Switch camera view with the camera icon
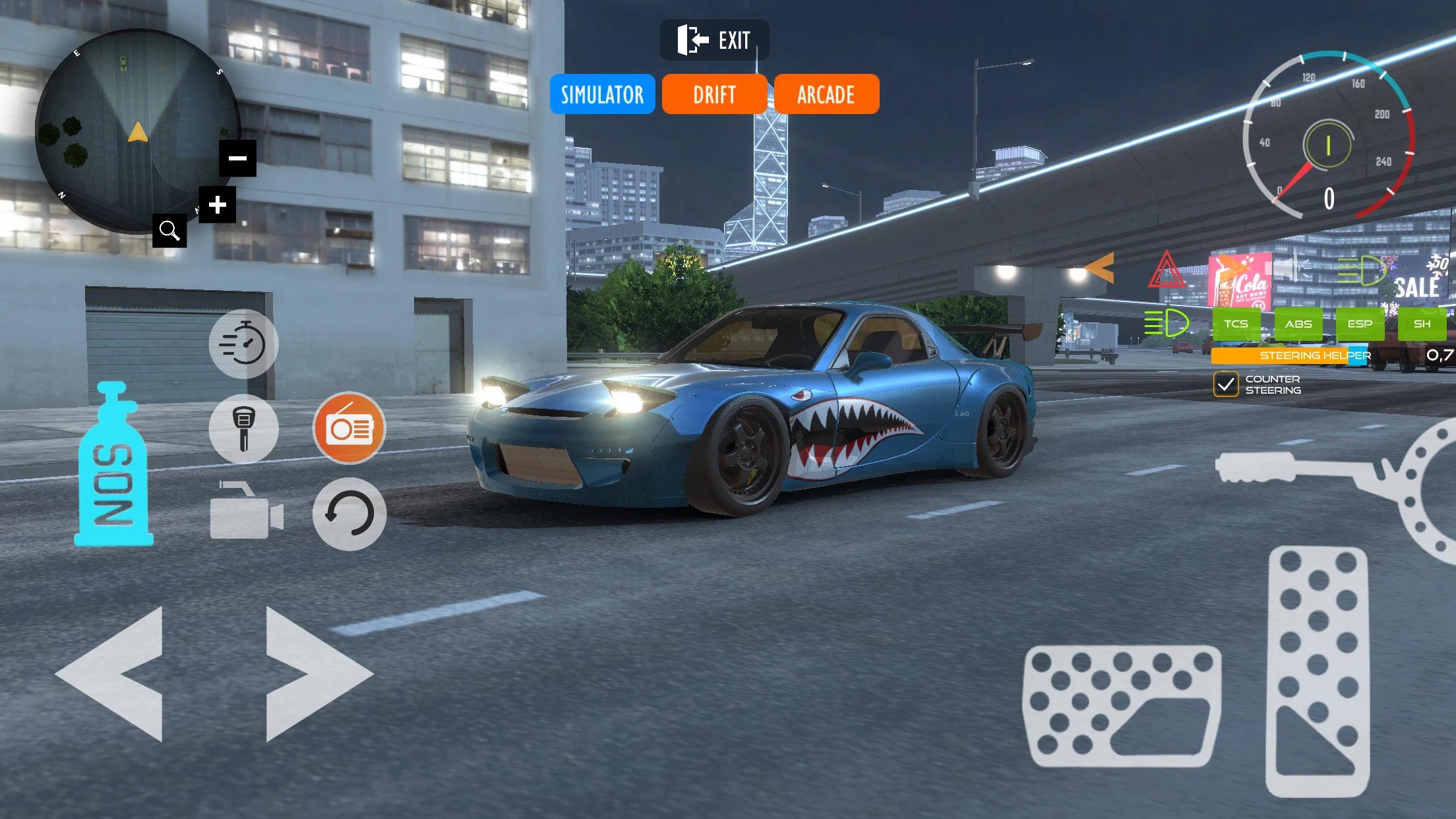Screen dimensions: 1456x819 (243, 515)
